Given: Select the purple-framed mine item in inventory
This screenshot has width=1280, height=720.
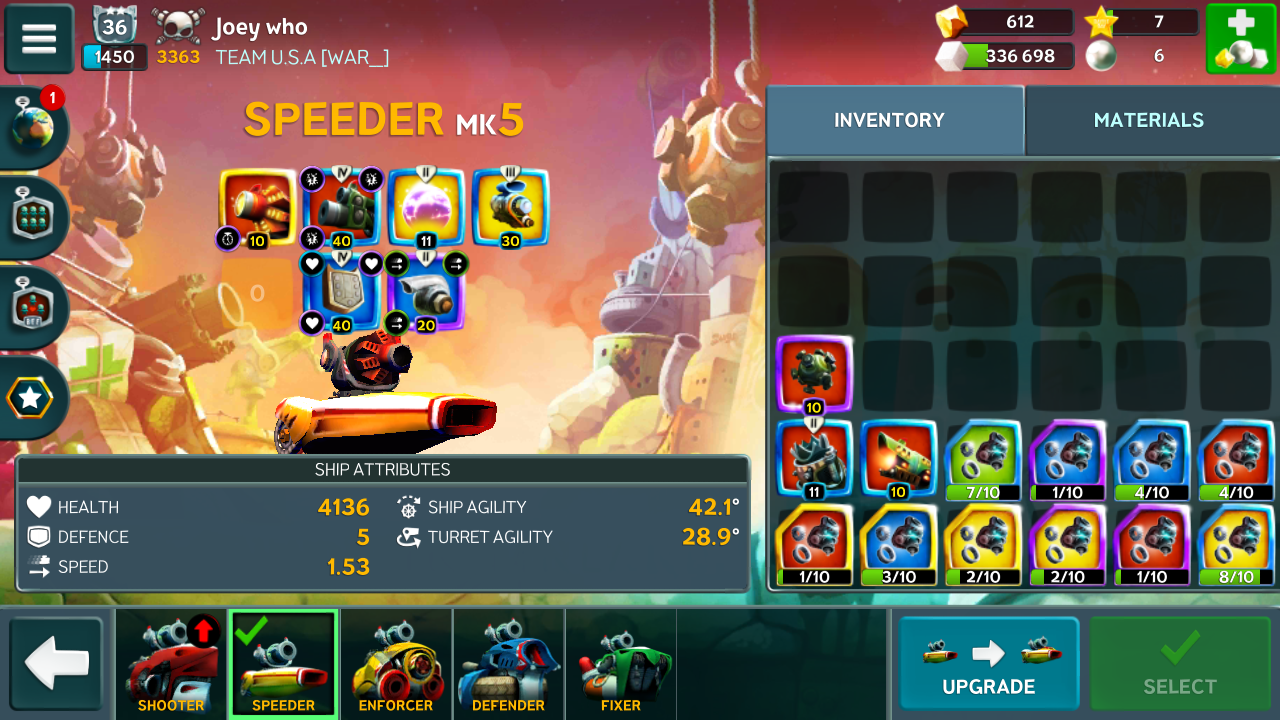Looking at the screenshot, I should tap(814, 373).
